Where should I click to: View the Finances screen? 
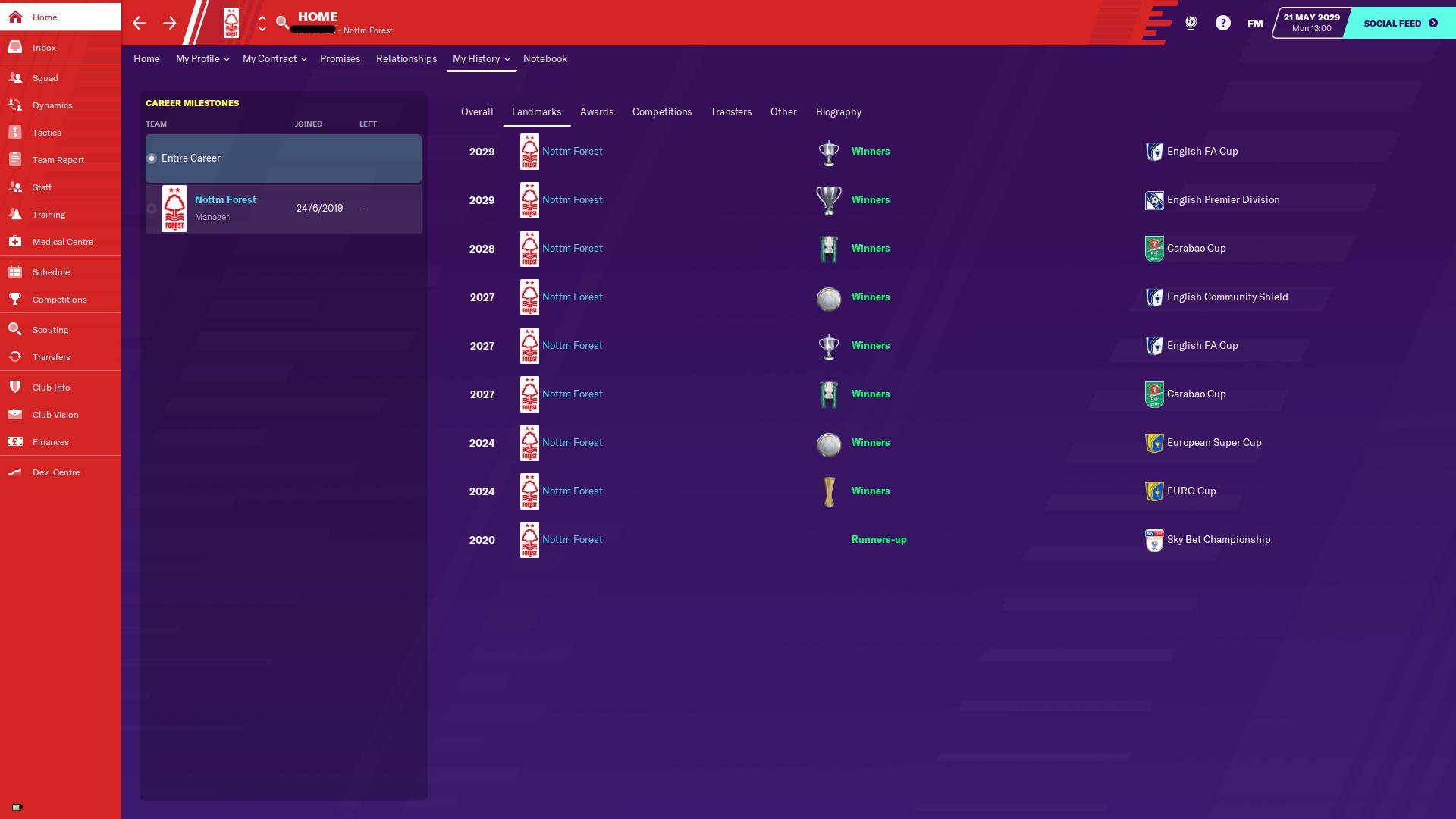tap(50, 442)
